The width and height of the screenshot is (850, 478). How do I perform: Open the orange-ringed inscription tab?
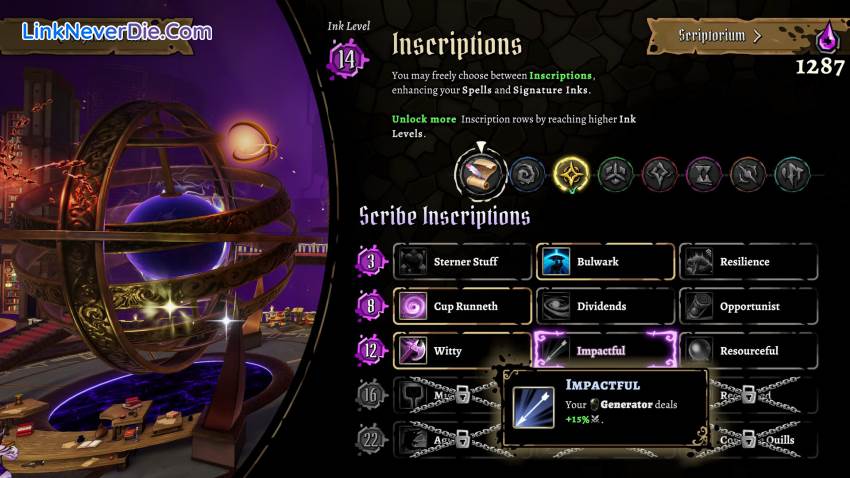click(x=747, y=175)
